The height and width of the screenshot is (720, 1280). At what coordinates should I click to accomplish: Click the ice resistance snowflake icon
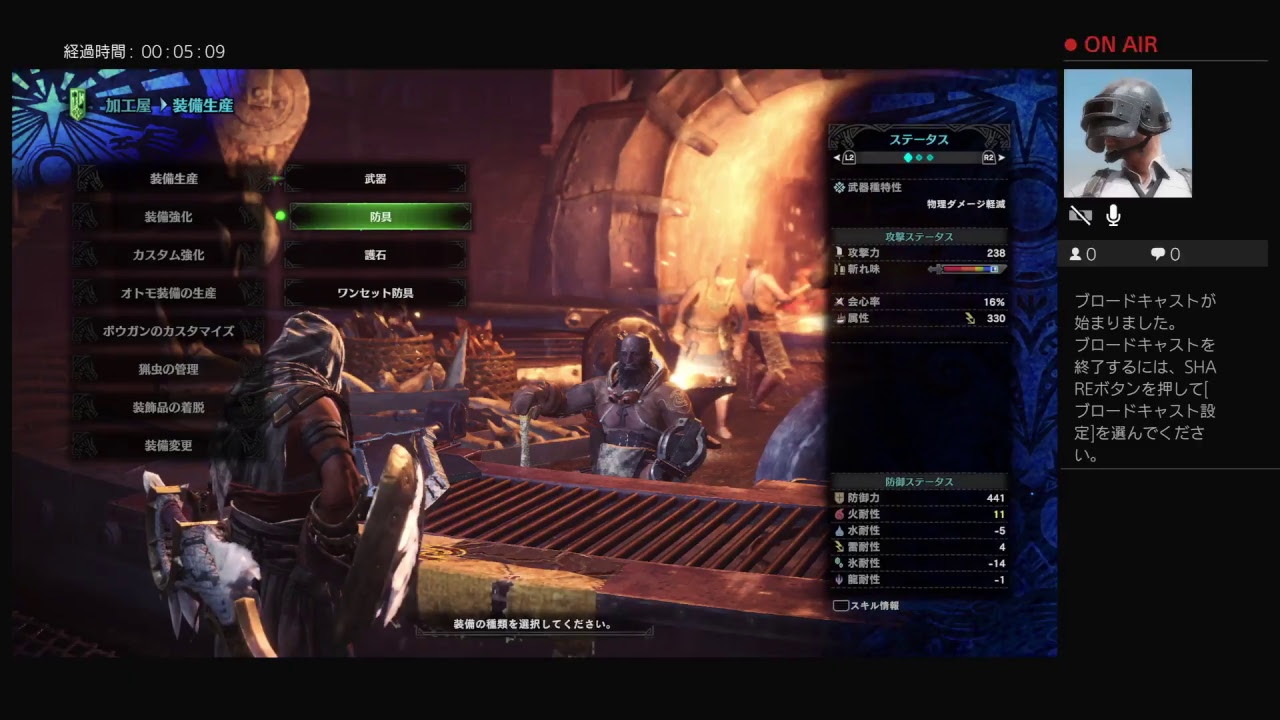(839, 563)
